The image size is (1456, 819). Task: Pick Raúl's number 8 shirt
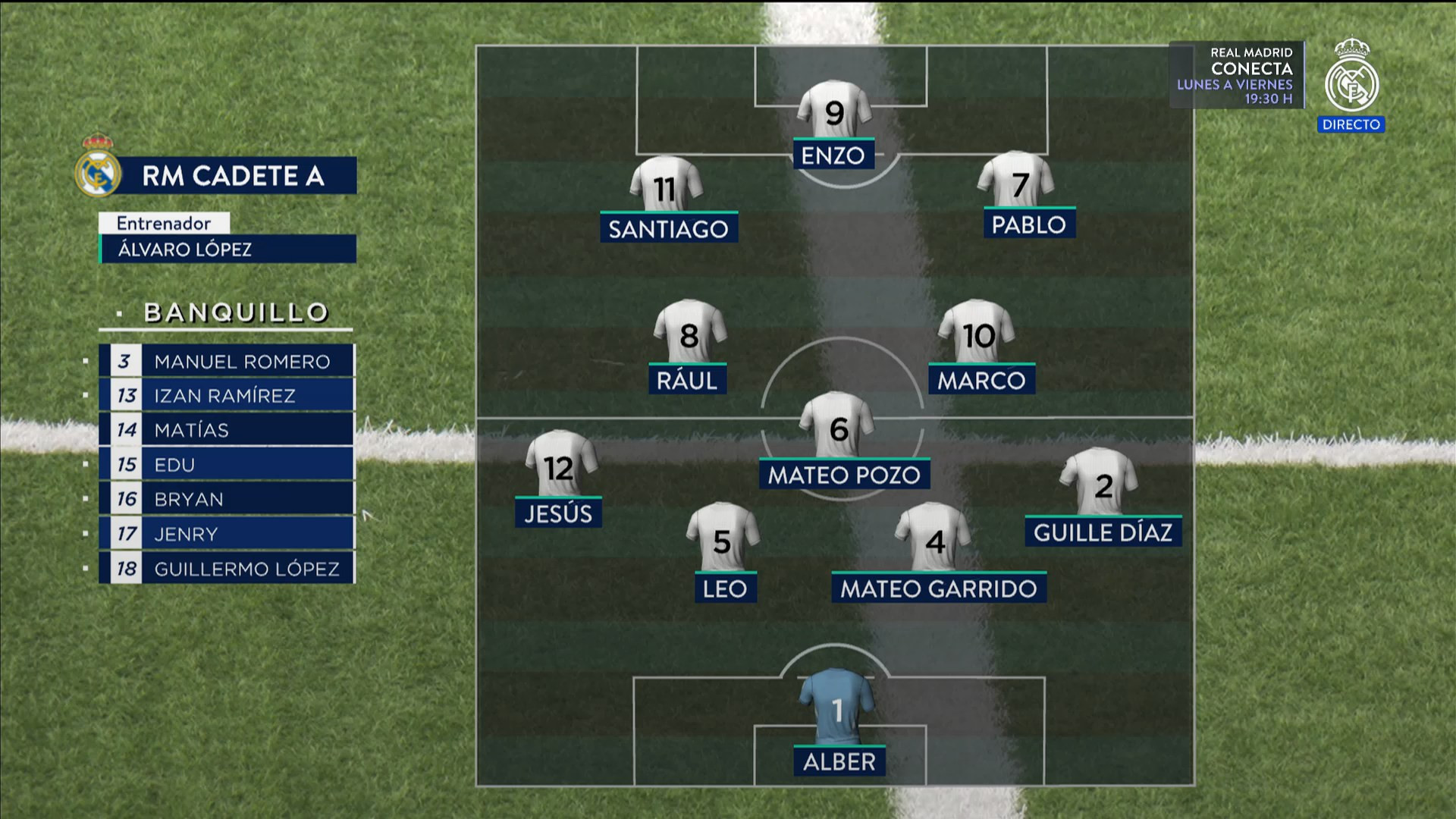pyautogui.click(x=689, y=332)
